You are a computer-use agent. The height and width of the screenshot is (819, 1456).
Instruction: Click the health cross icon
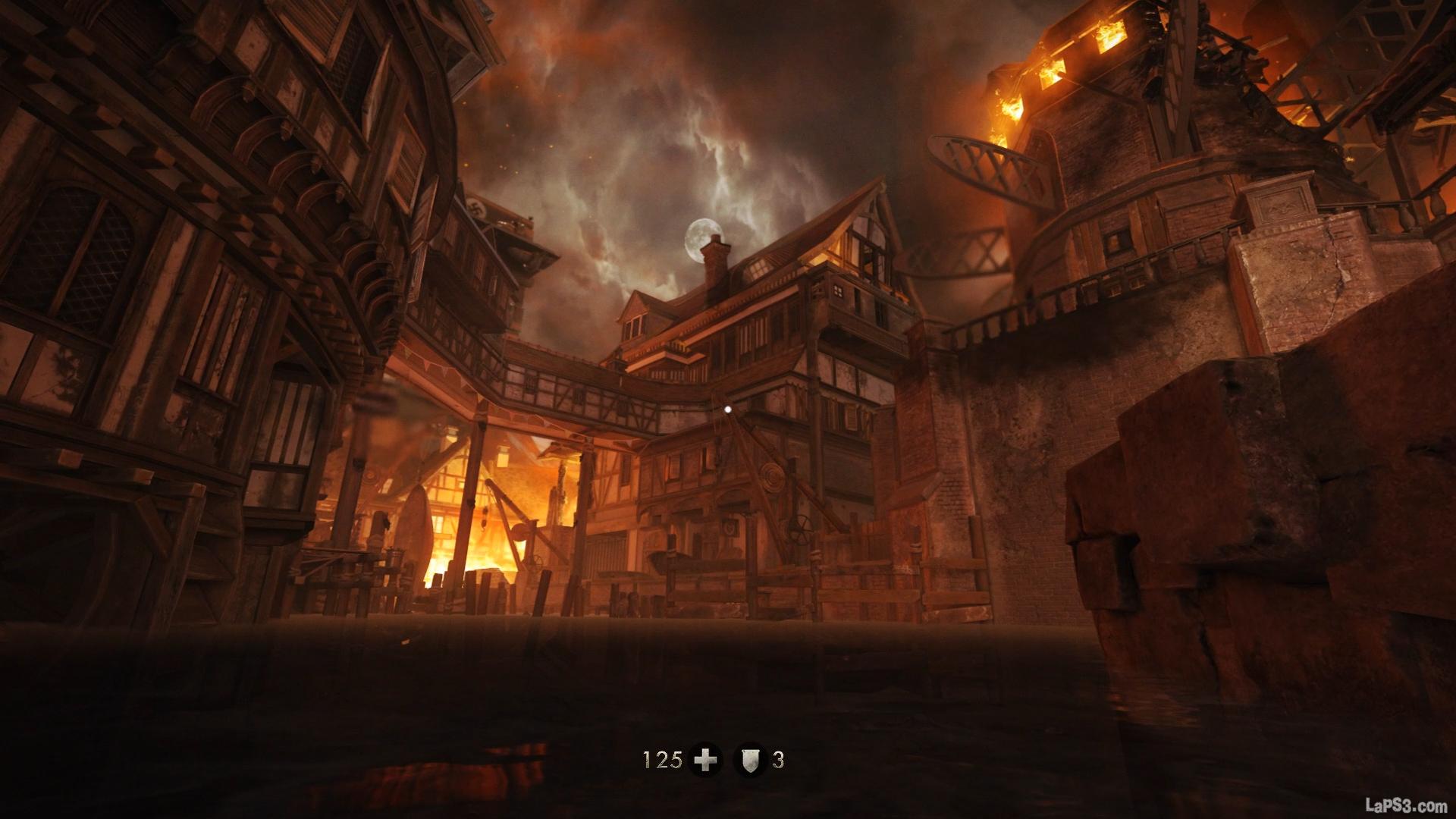pyautogui.click(x=705, y=760)
